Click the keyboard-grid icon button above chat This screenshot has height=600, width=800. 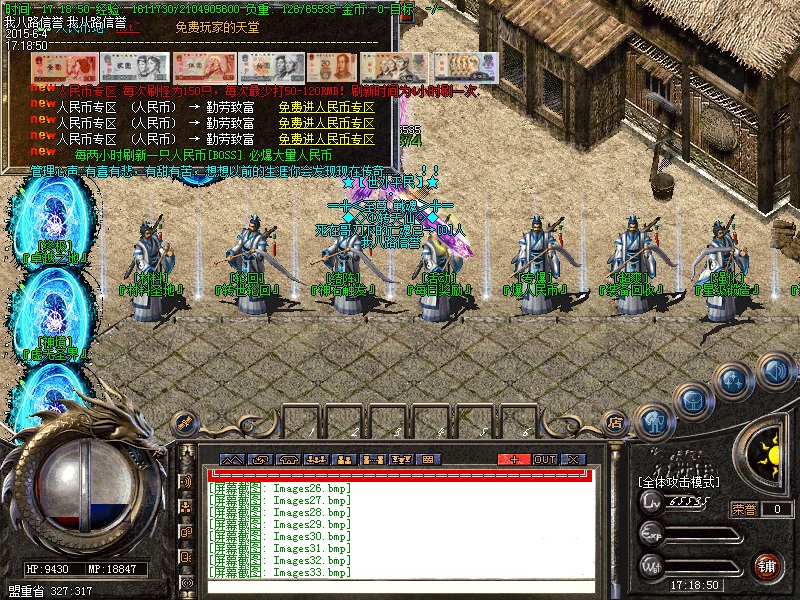[427, 459]
